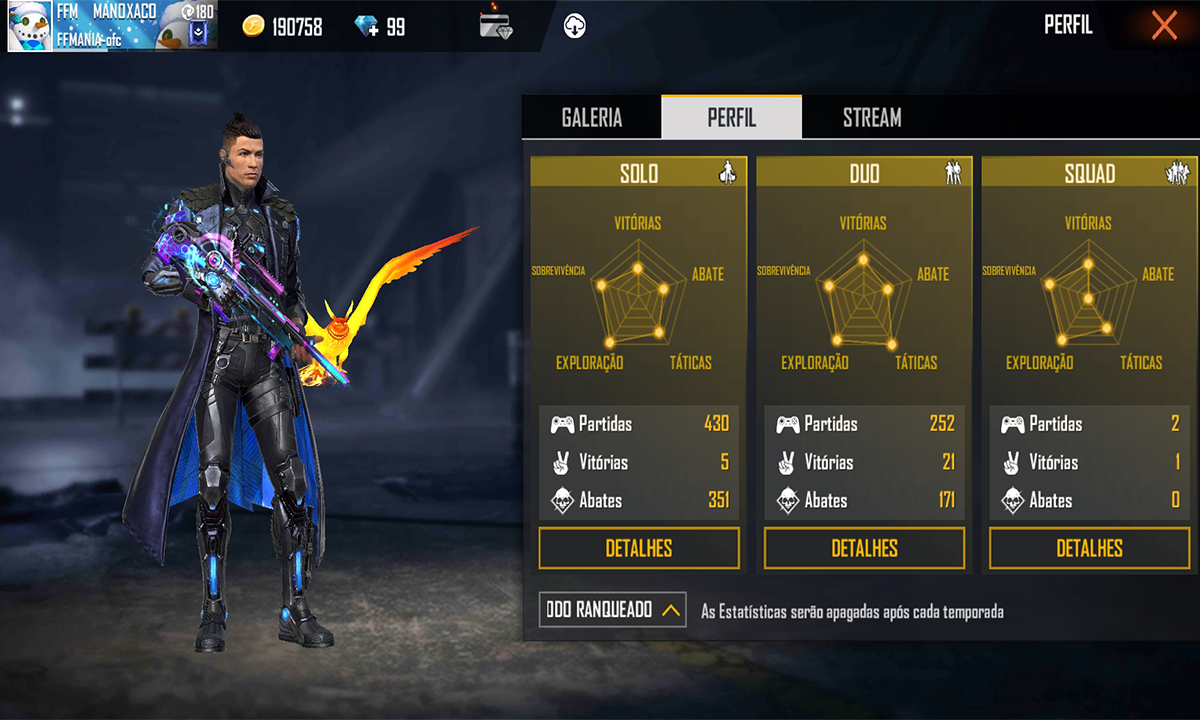View Squad Detalhes

coord(1089,548)
